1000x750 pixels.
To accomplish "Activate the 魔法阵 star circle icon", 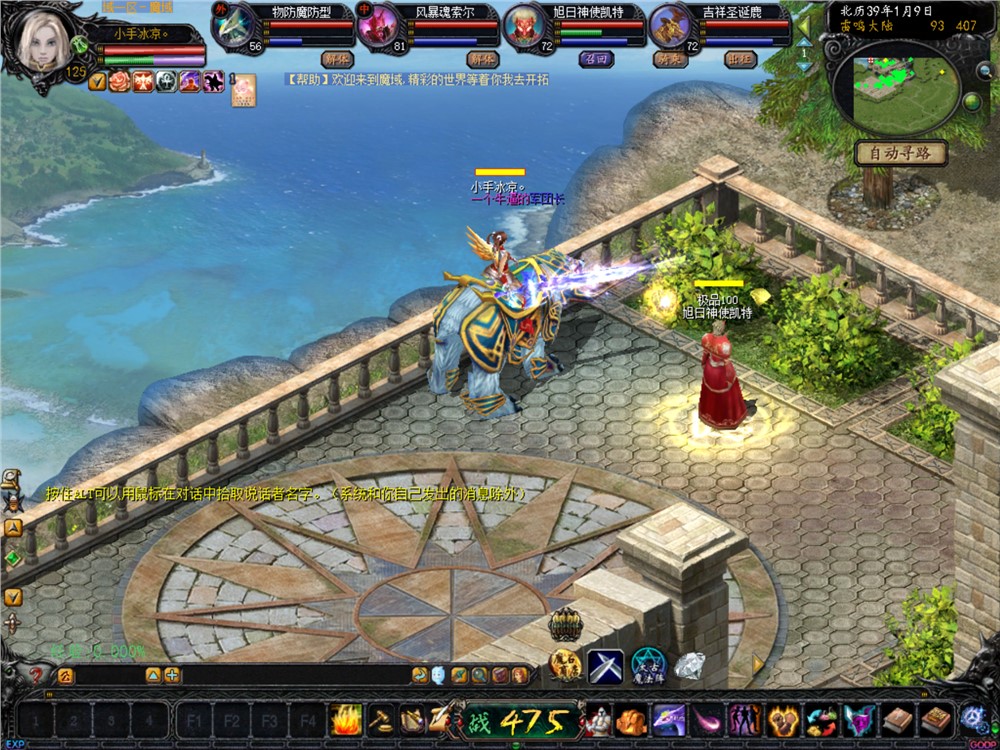I will click(x=648, y=666).
